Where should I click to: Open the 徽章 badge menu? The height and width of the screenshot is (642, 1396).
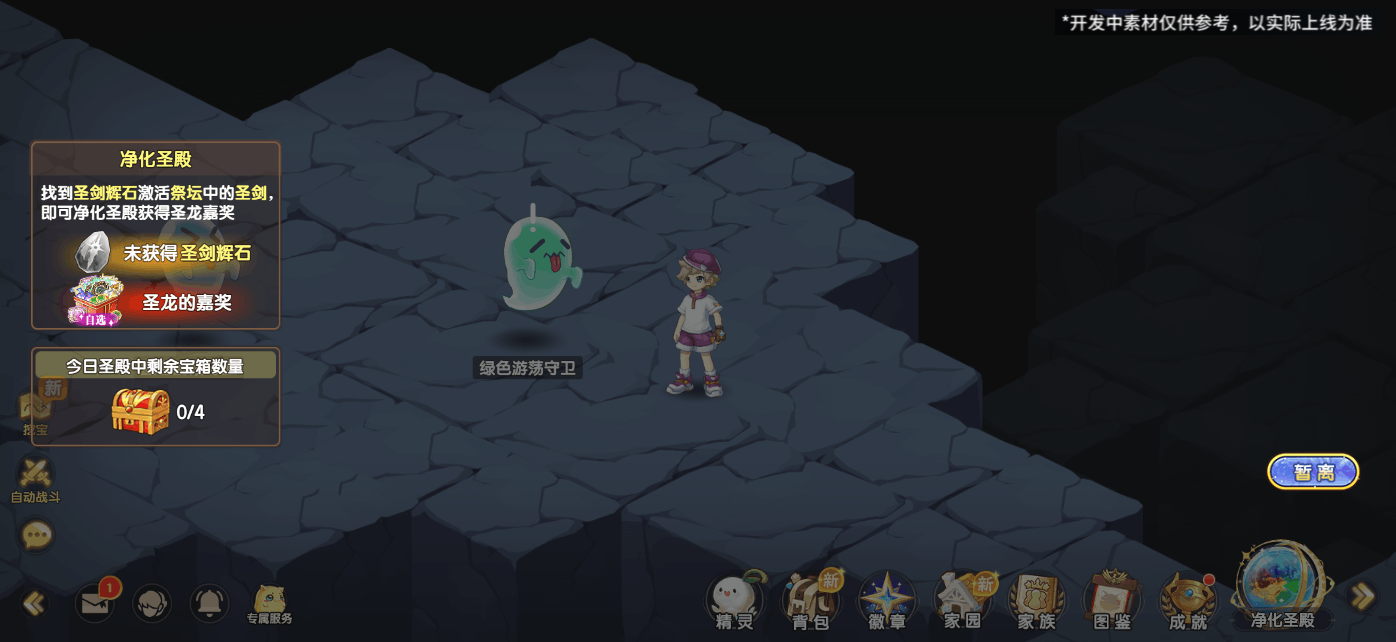click(x=886, y=600)
